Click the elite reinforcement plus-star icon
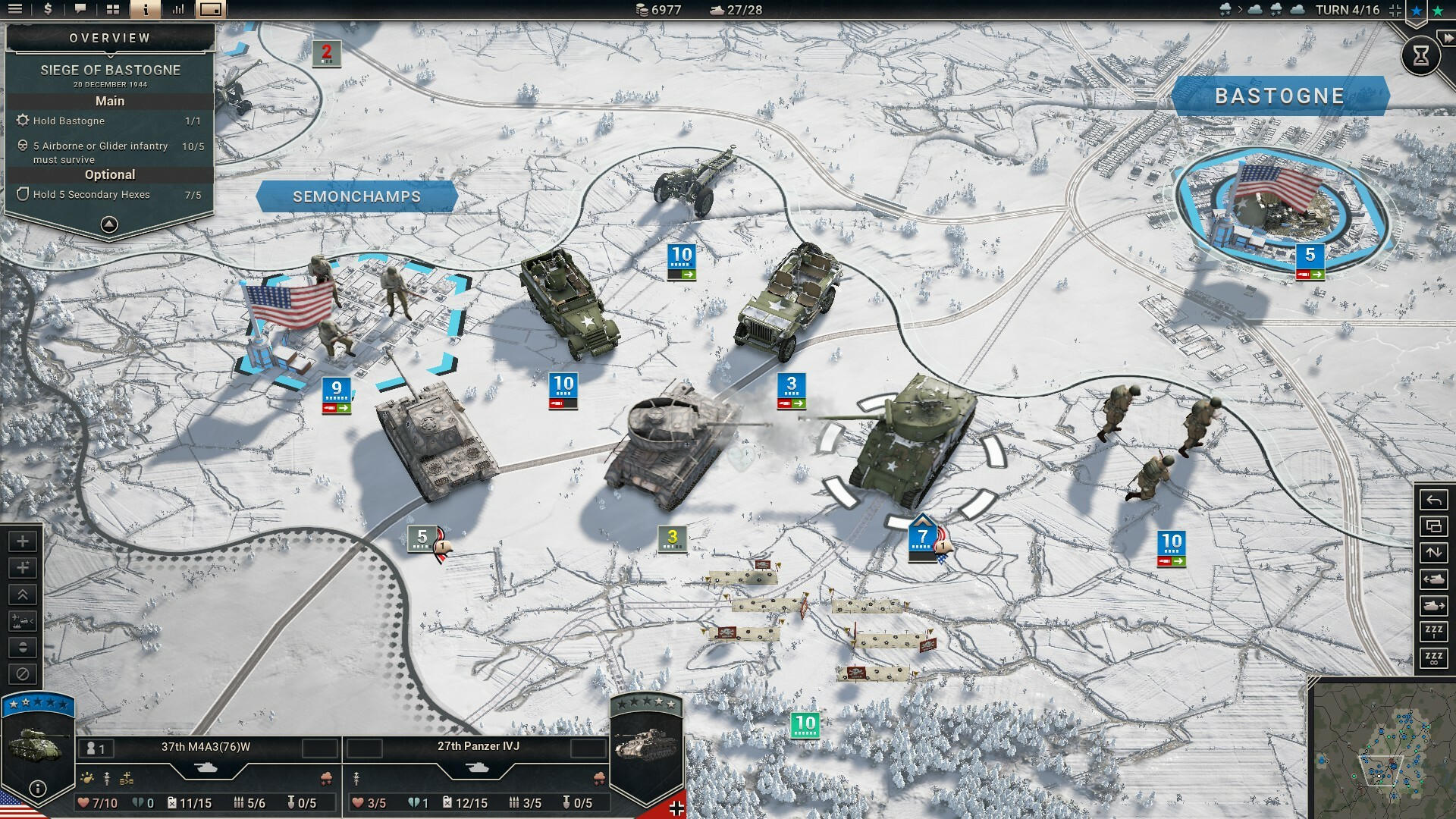 coord(23,566)
